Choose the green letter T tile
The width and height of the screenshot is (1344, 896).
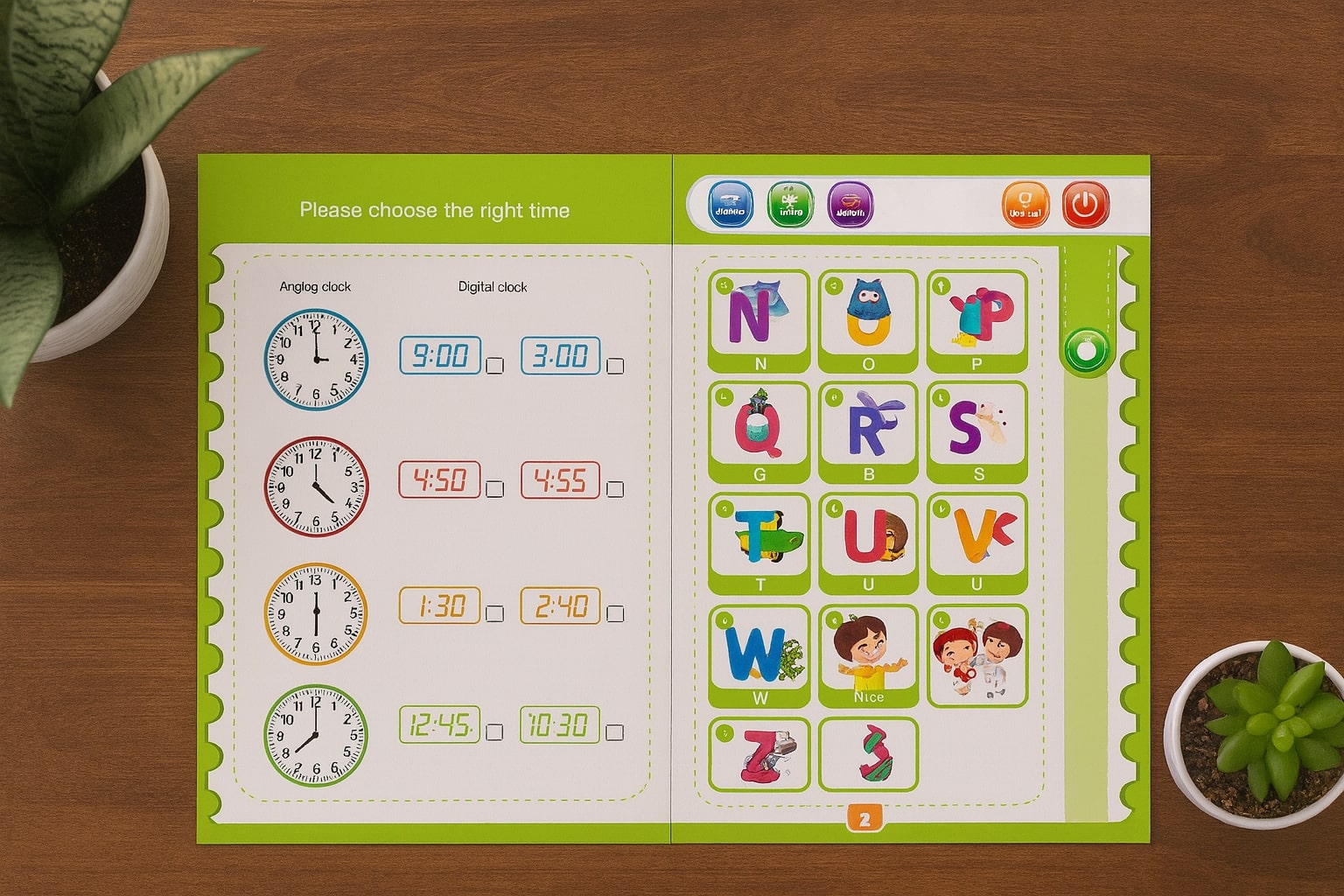tap(759, 542)
